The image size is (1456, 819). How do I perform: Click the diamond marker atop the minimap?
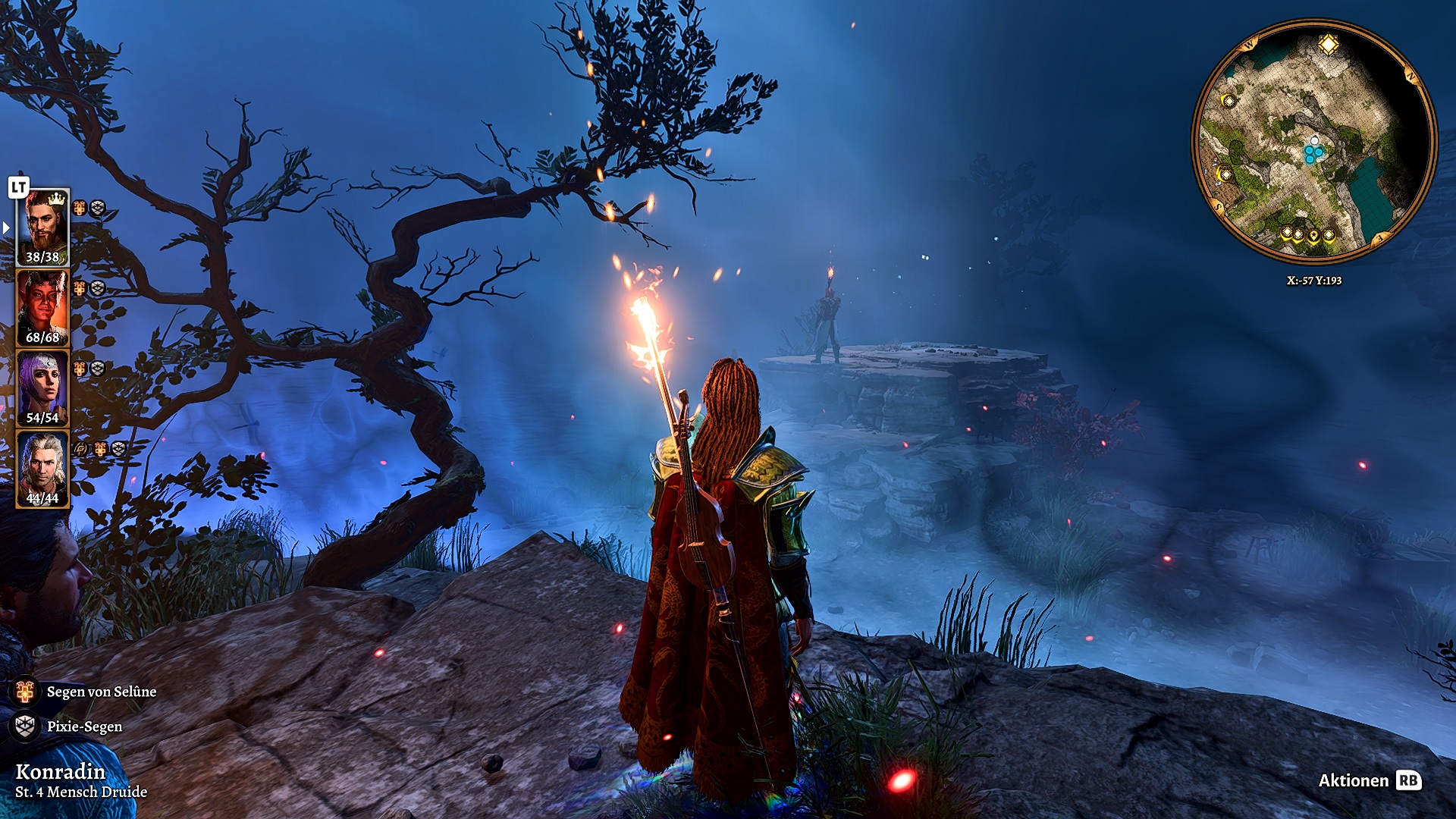click(1328, 45)
